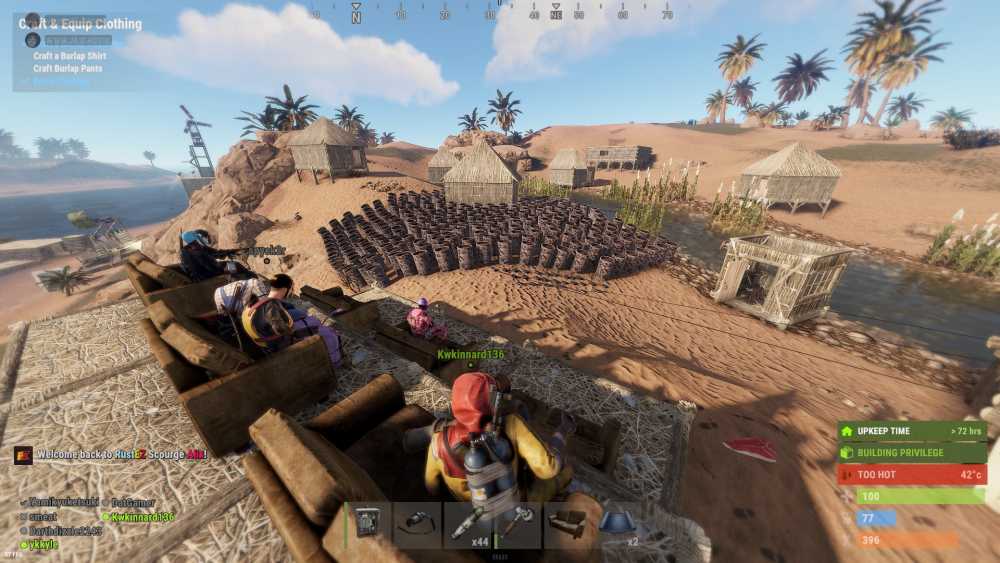
Task: Open the Craft & Equip Clothing mission tracker
Action: [x=88, y=24]
